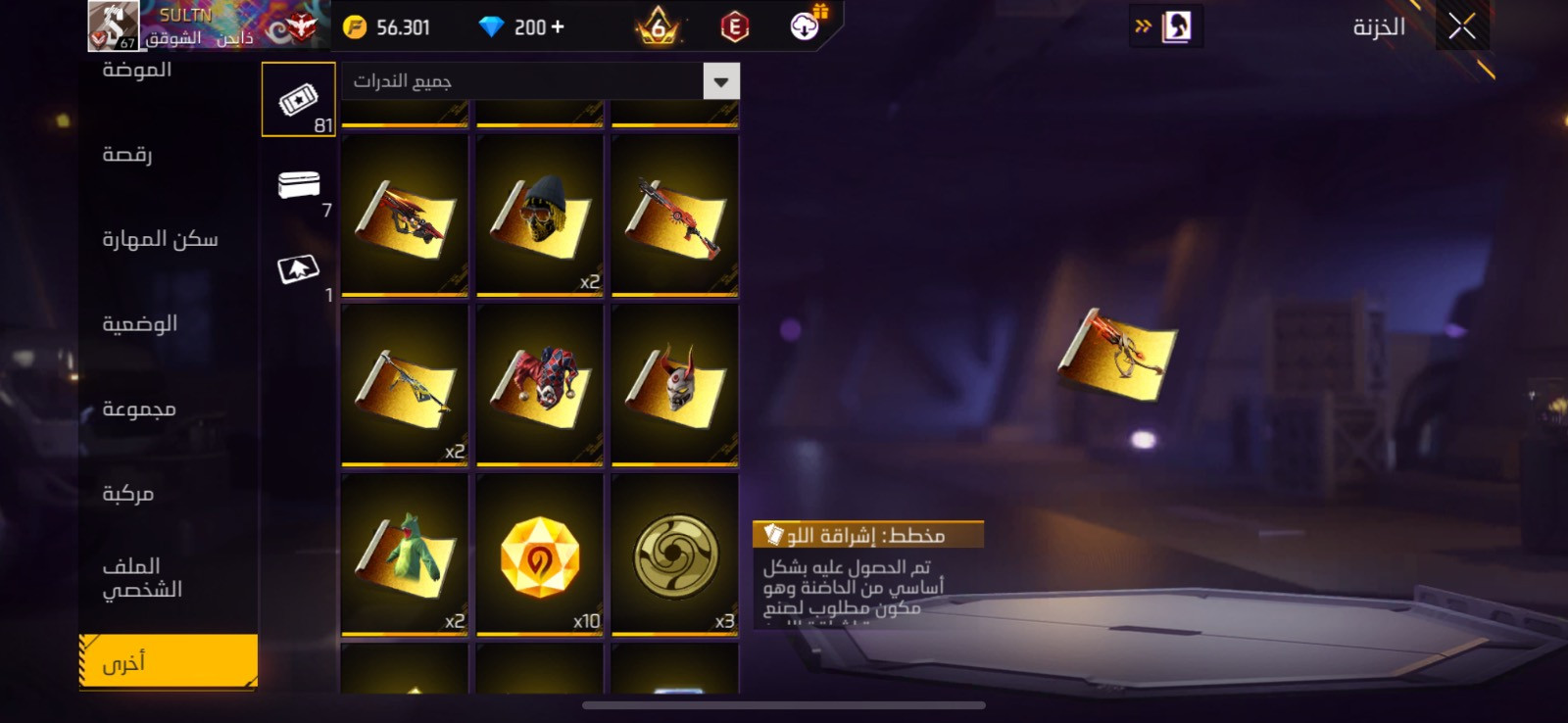Select the orange gem token x10
1568x723 pixels.
click(539, 554)
